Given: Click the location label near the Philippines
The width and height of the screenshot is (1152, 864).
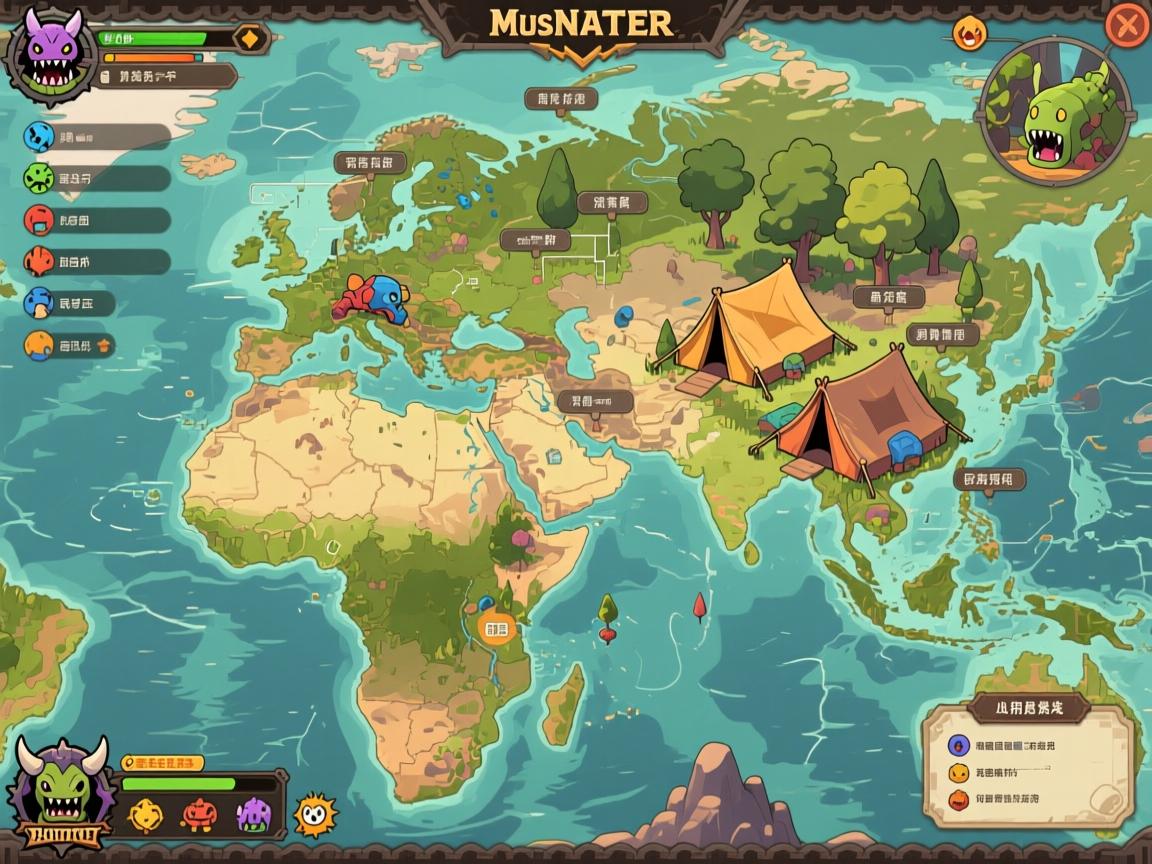Looking at the screenshot, I should point(990,480).
